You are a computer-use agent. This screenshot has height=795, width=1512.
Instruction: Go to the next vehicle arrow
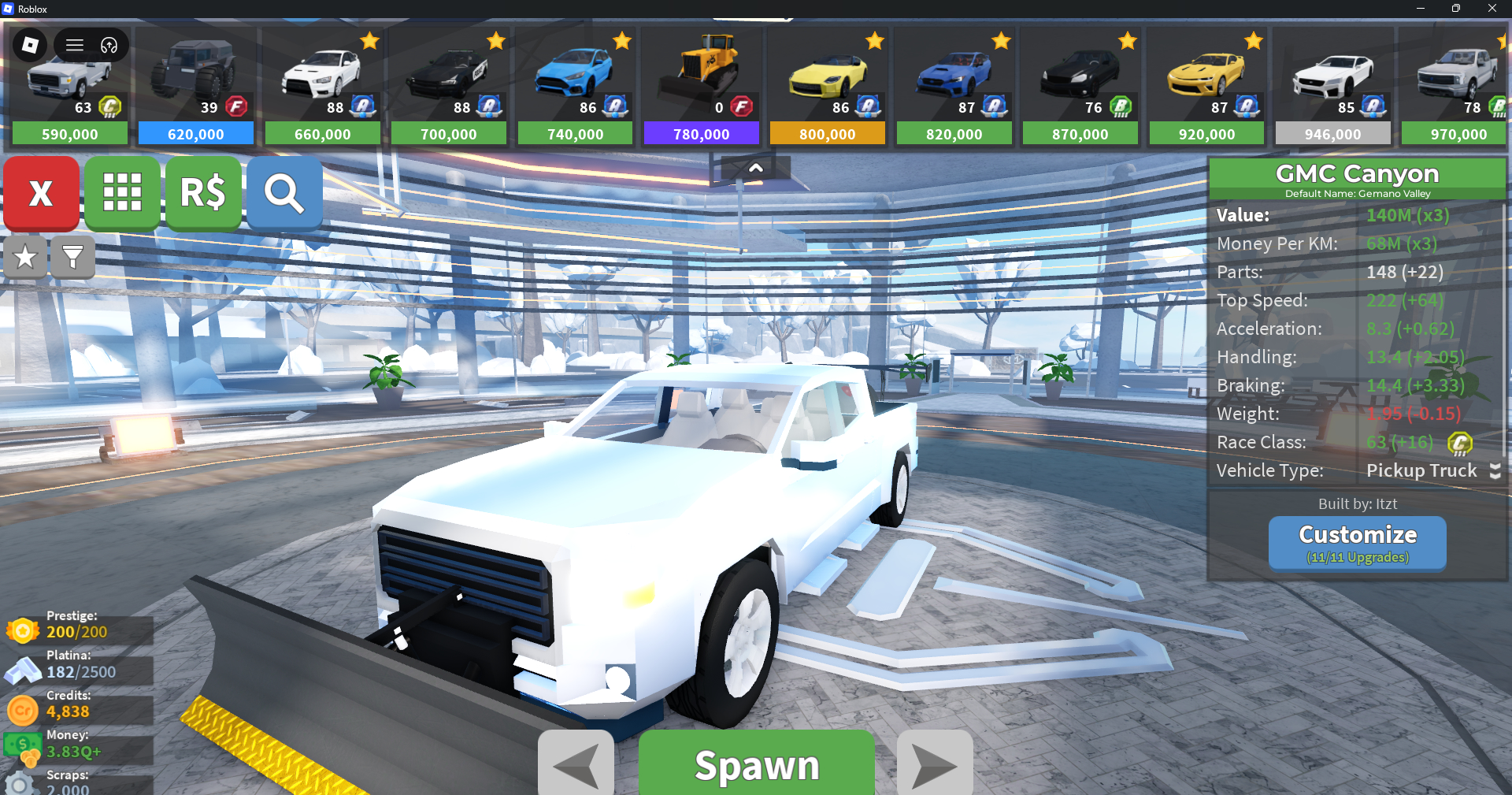pos(935,764)
